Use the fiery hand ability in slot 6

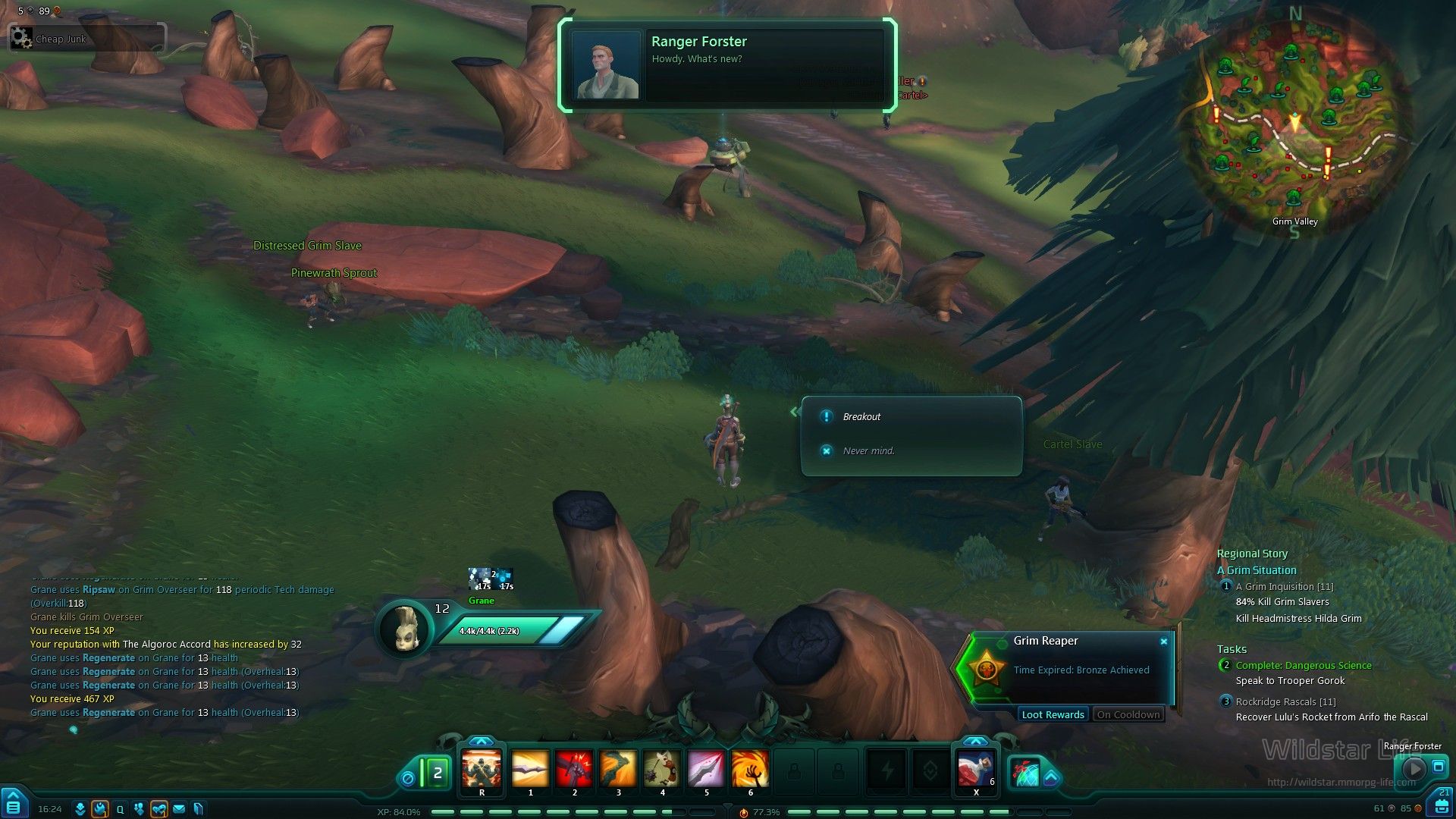[750, 770]
